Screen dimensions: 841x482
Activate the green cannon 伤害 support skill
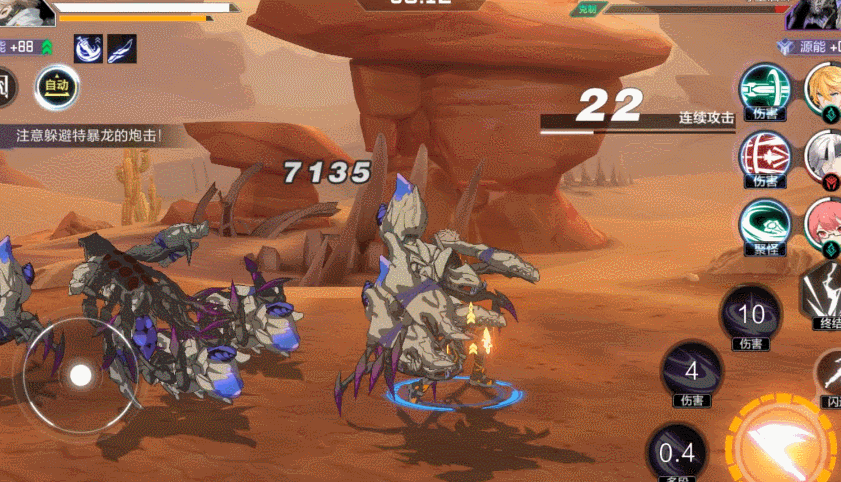pyautogui.click(x=765, y=90)
